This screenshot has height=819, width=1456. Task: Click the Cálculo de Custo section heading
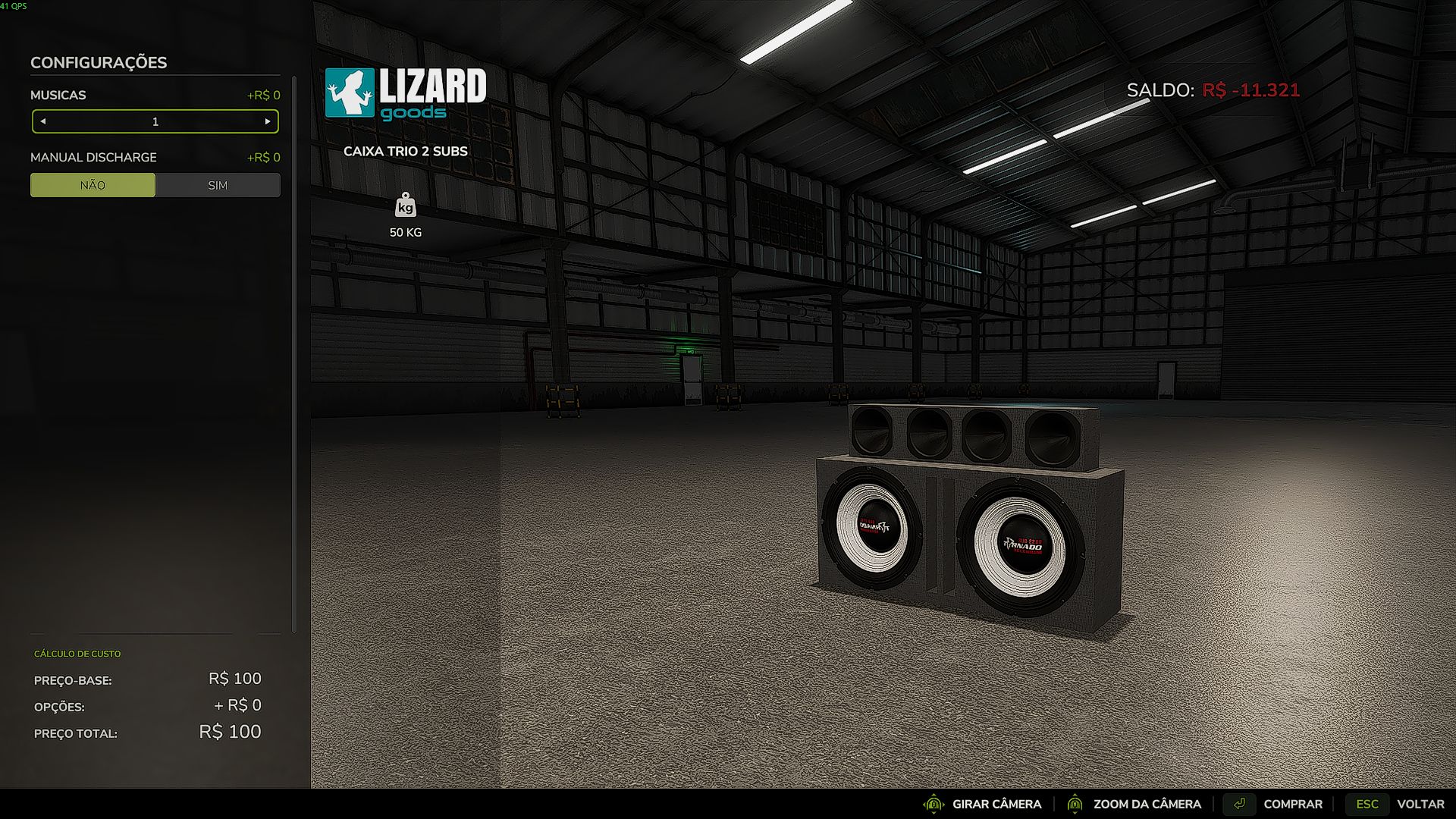[x=76, y=654]
